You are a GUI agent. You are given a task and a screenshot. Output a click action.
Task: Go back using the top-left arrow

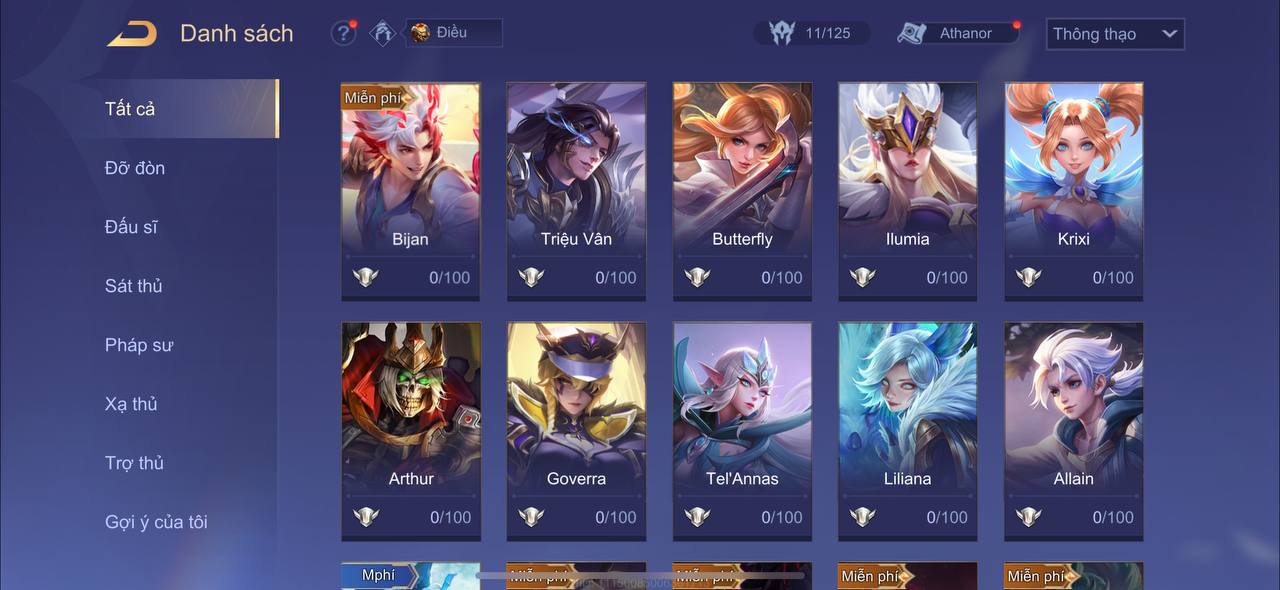(132, 34)
